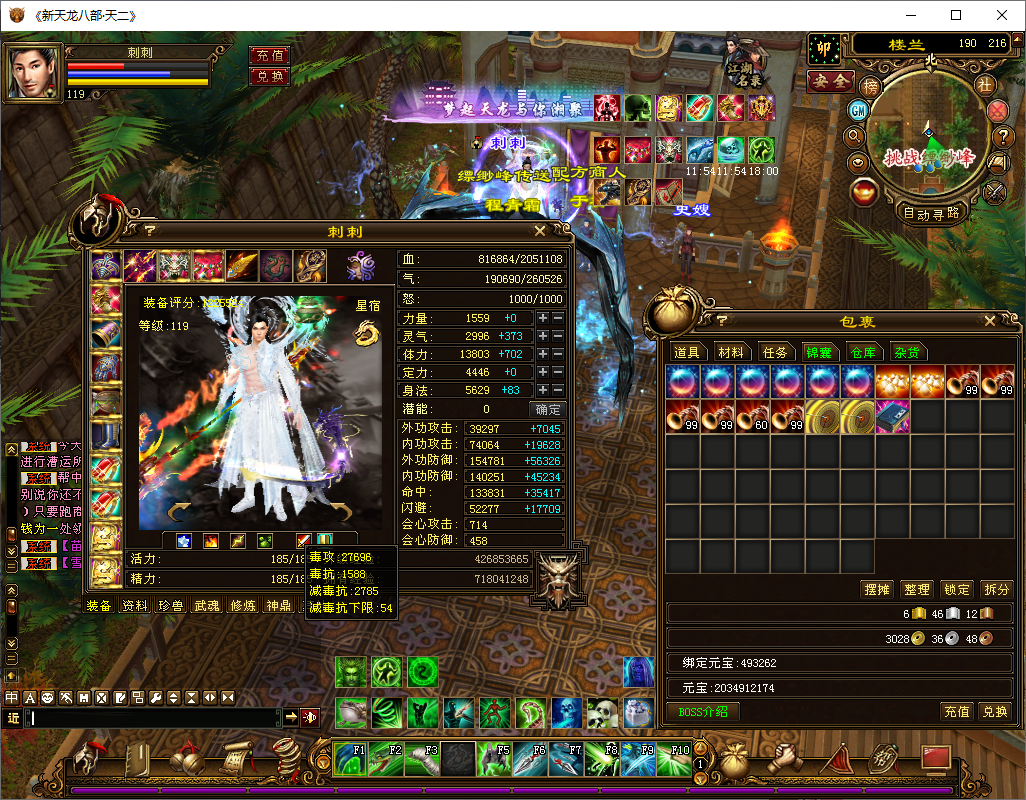This screenshot has width=1026, height=800.
Task: Select the 杂货 inventory tab
Action: tap(907, 352)
